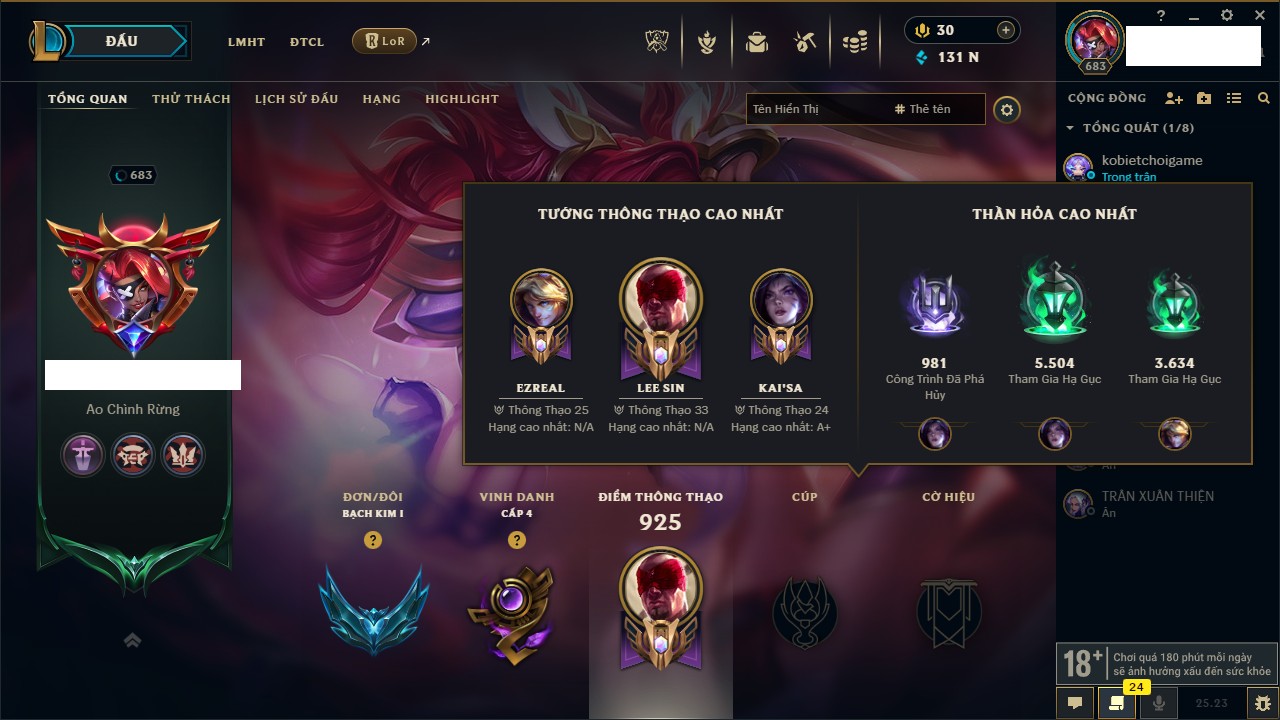This screenshot has height=720, width=1280.
Task: Open the backpack collection icon
Action: click(x=757, y=42)
